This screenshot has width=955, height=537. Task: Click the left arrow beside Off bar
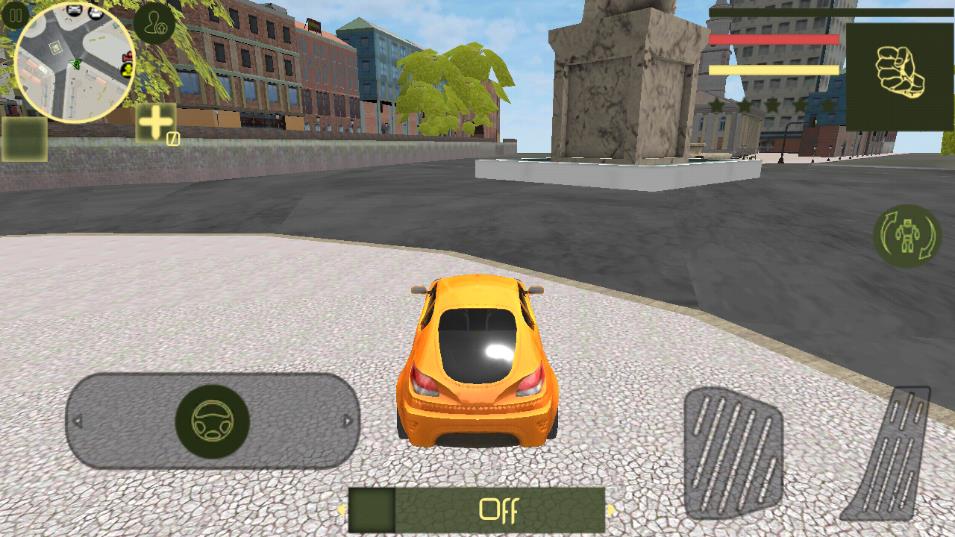[342, 510]
